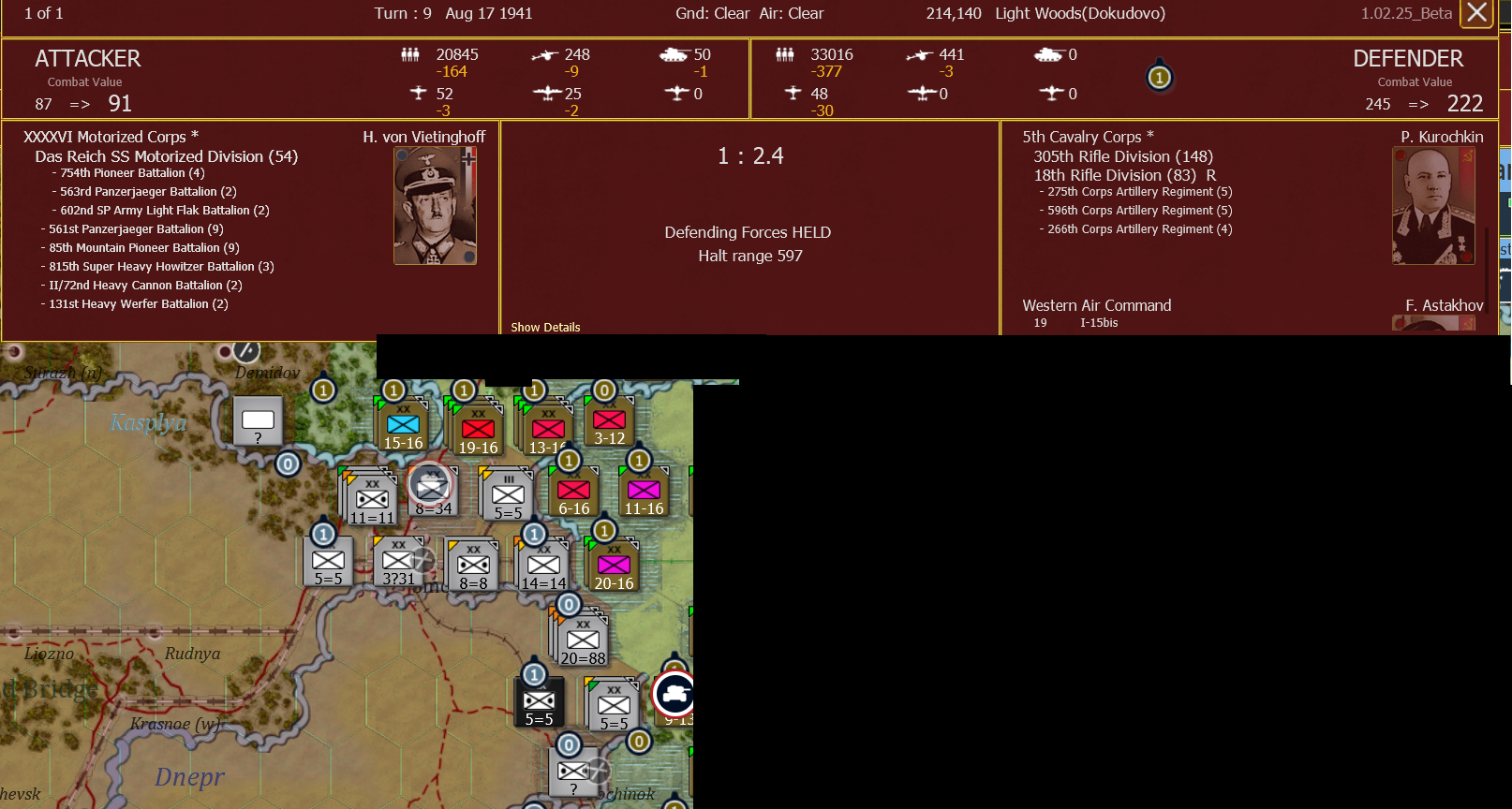This screenshot has width=1512, height=809.
Task: Click the pink 20-16 division counter
Action: (614, 563)
